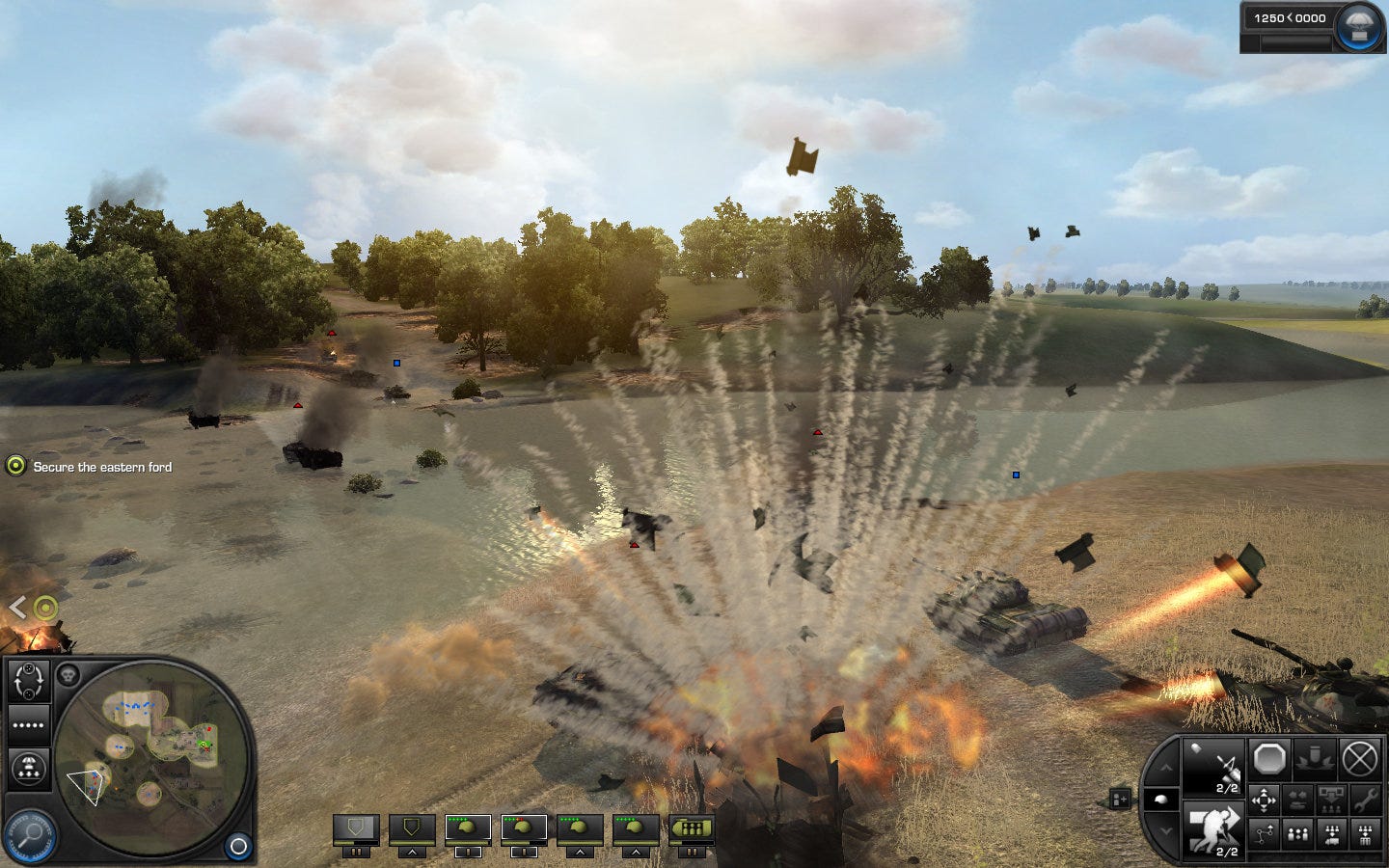Image resolution: width=1389 pixels, height=868 pixels.
Task: Toggle the dotted-line control in the minimap panel
Action: [x=28, y=724]
